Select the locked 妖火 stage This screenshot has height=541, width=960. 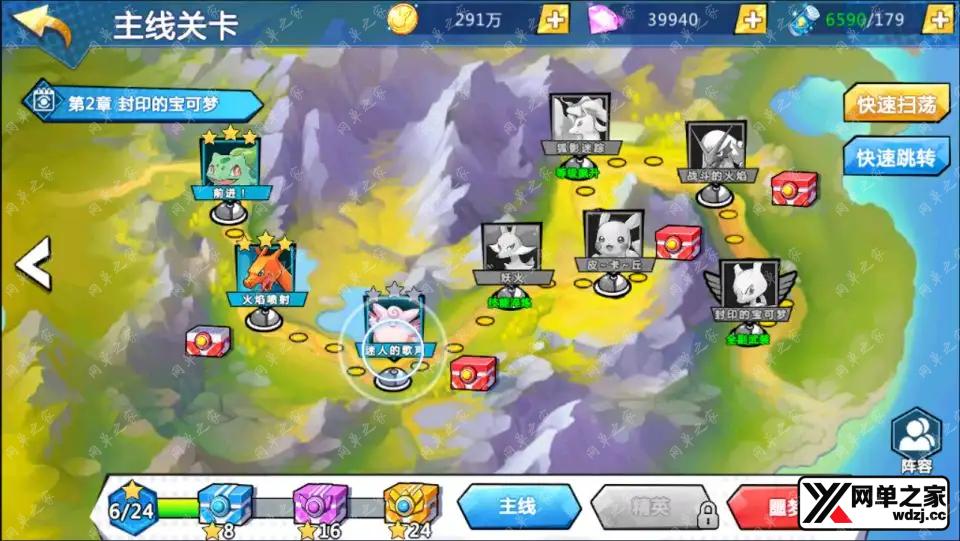coord(511,254)
